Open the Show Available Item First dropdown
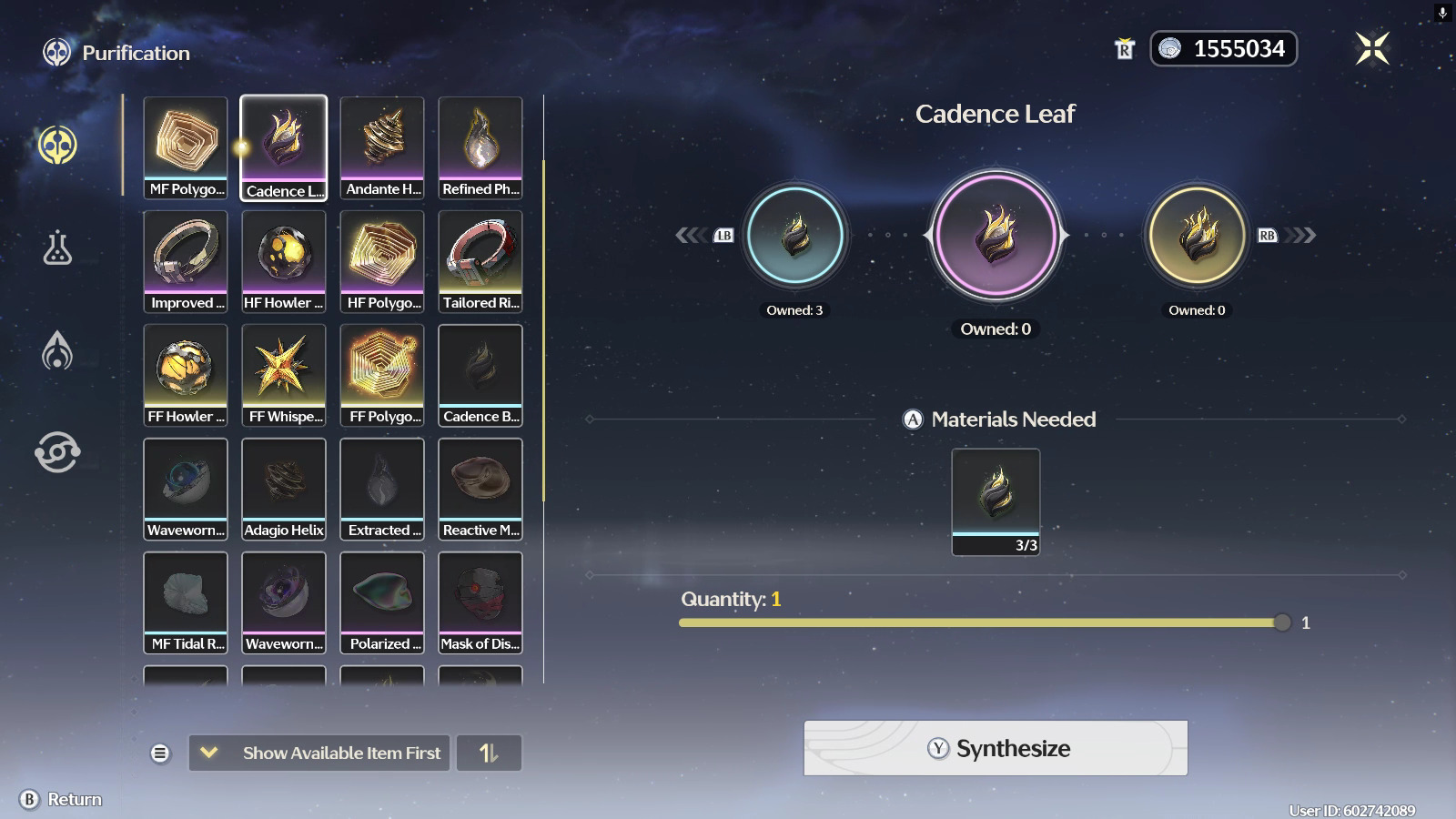The height and width of the screenshot is (819, 1456). tap(319, 753)
